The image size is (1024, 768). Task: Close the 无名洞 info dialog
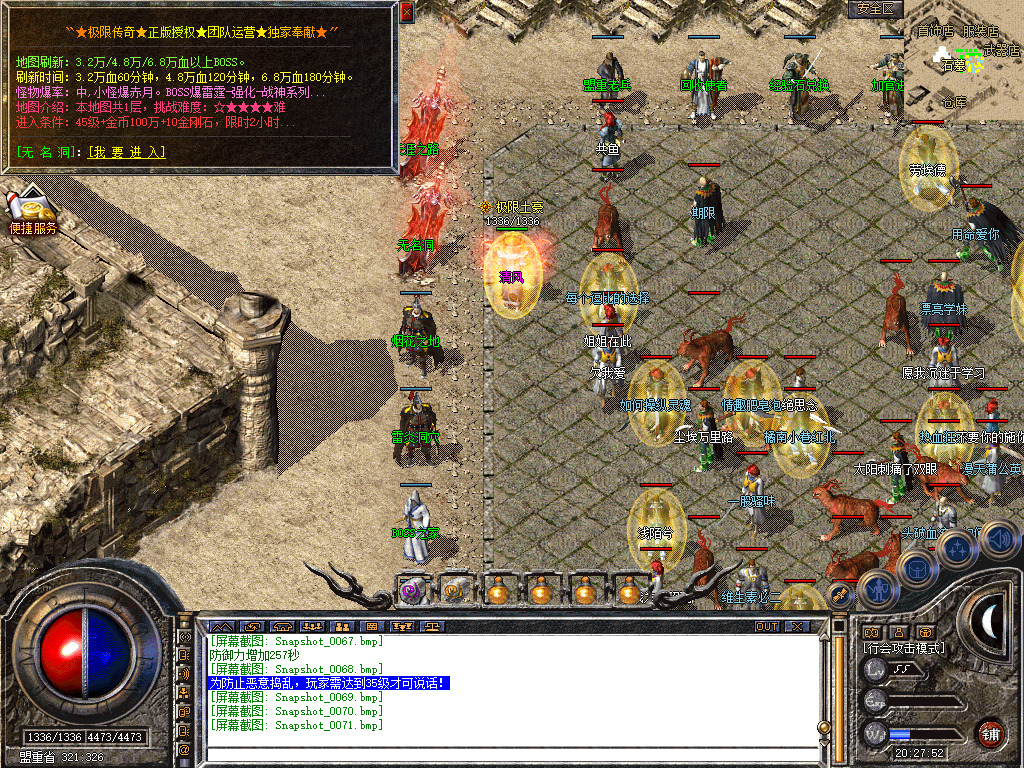click(406, 12)
